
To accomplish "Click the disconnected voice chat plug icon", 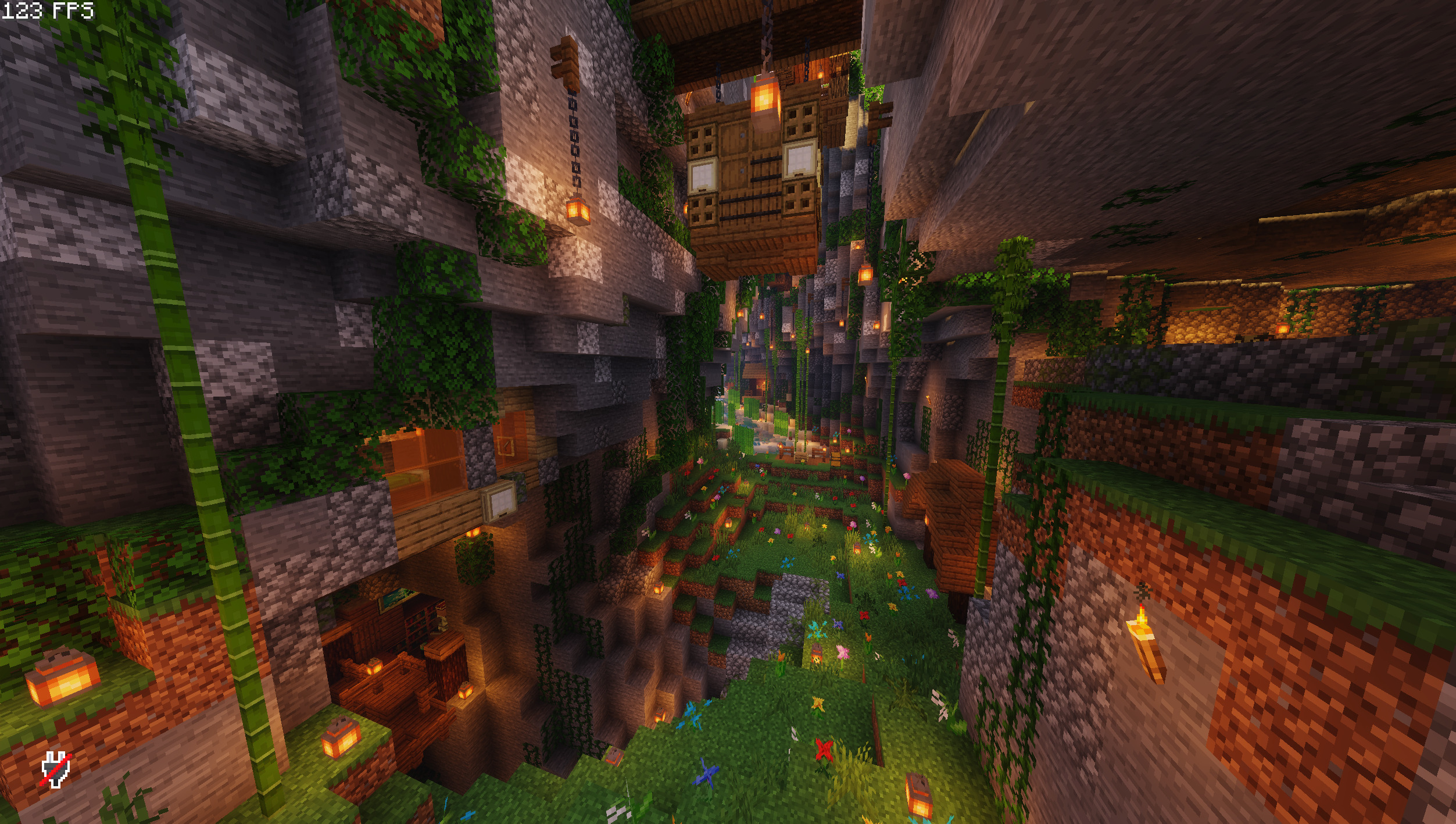I will click(56, 769).
